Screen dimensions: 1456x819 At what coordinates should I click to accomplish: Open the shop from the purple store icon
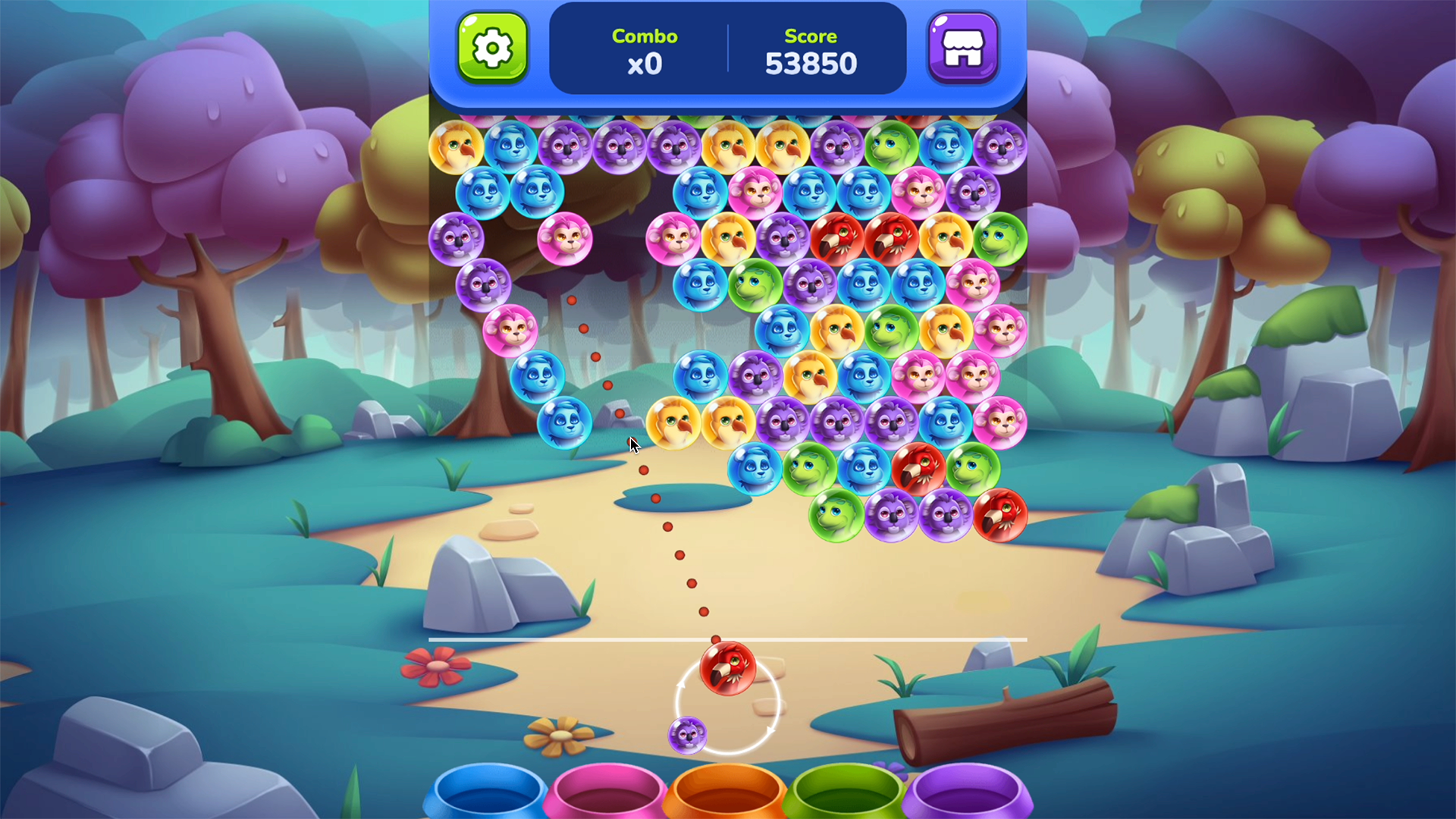point(963,47)
